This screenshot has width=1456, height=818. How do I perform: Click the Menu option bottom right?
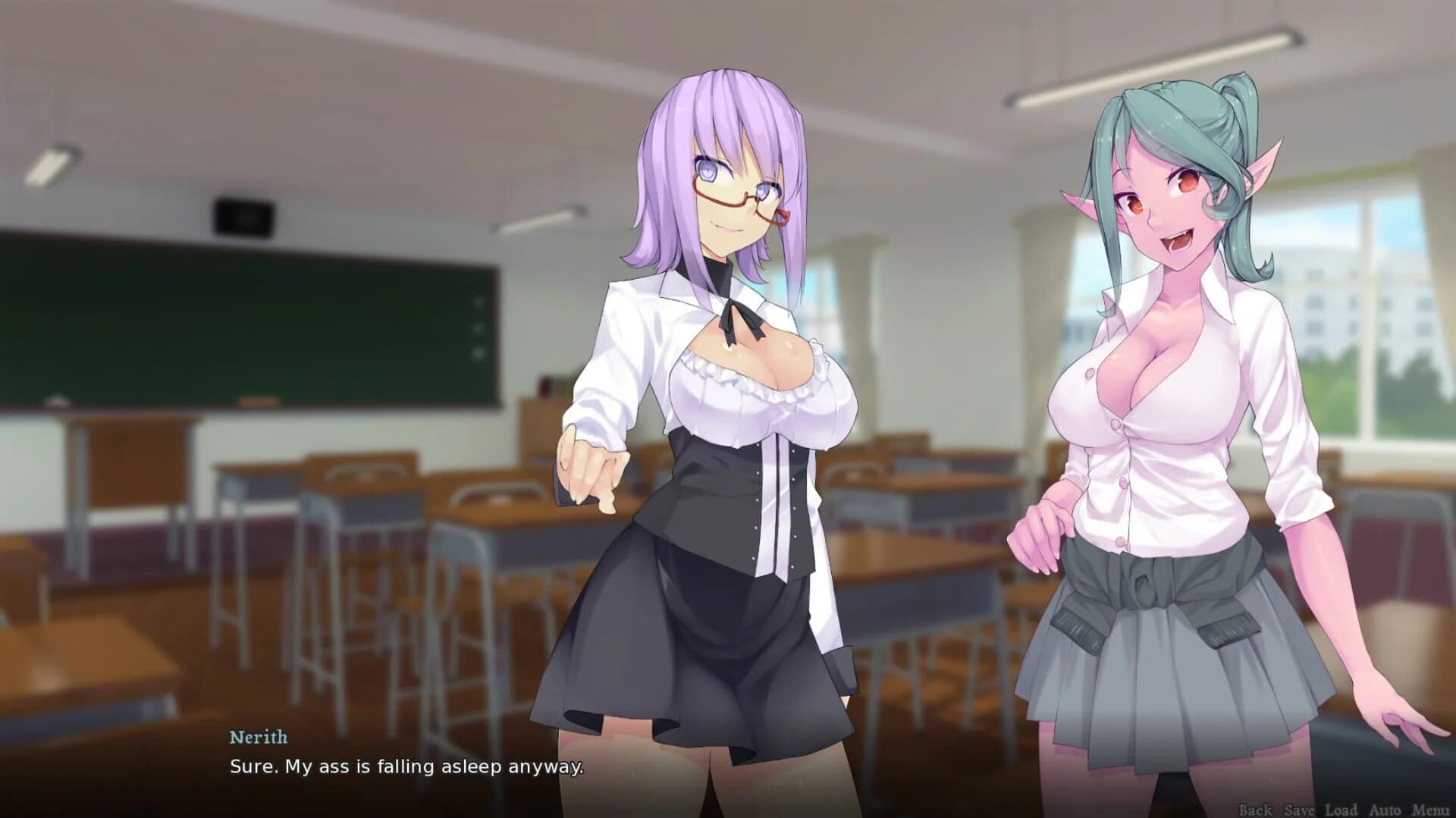[x=1431, y=809]
